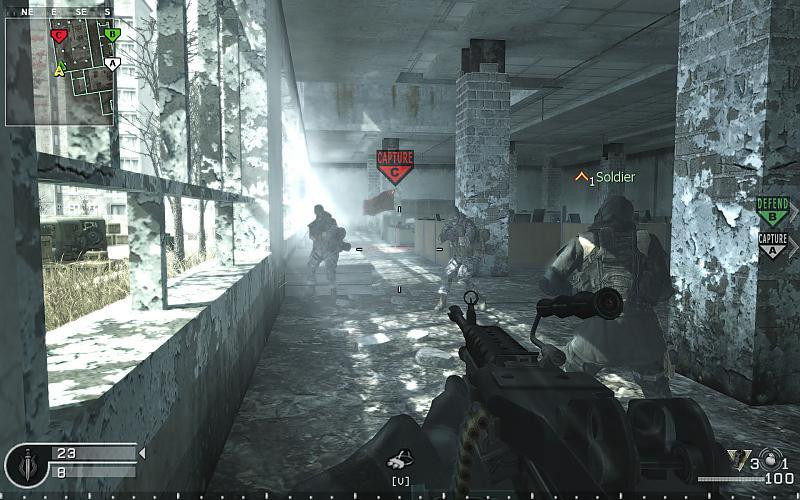Click the yellow player arrow on minimap
The height and width of the screenshot is (500, 800).
(60, 69)
